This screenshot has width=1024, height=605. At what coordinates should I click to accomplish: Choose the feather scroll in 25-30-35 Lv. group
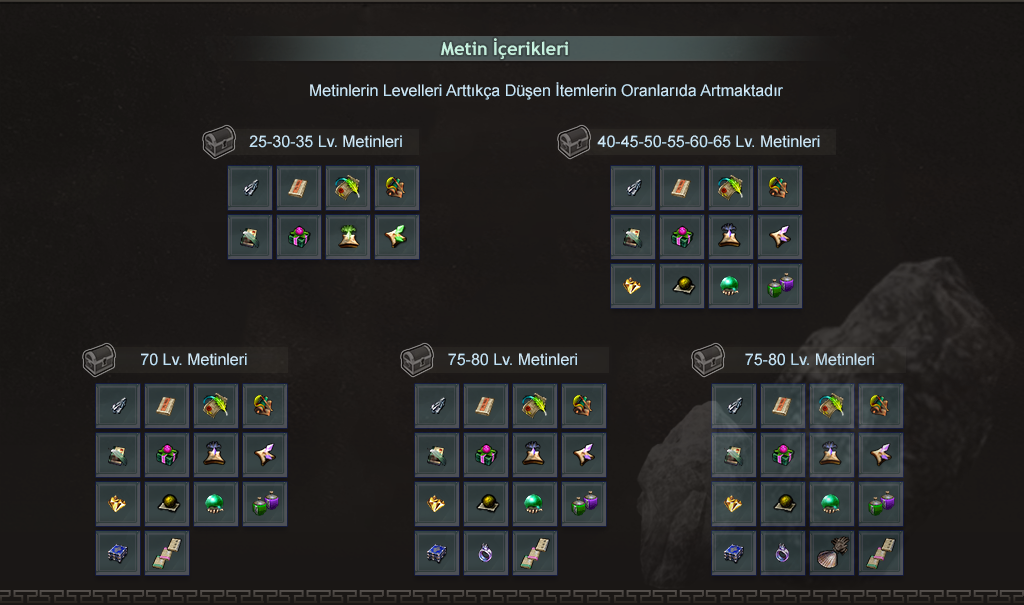[348, 188]
